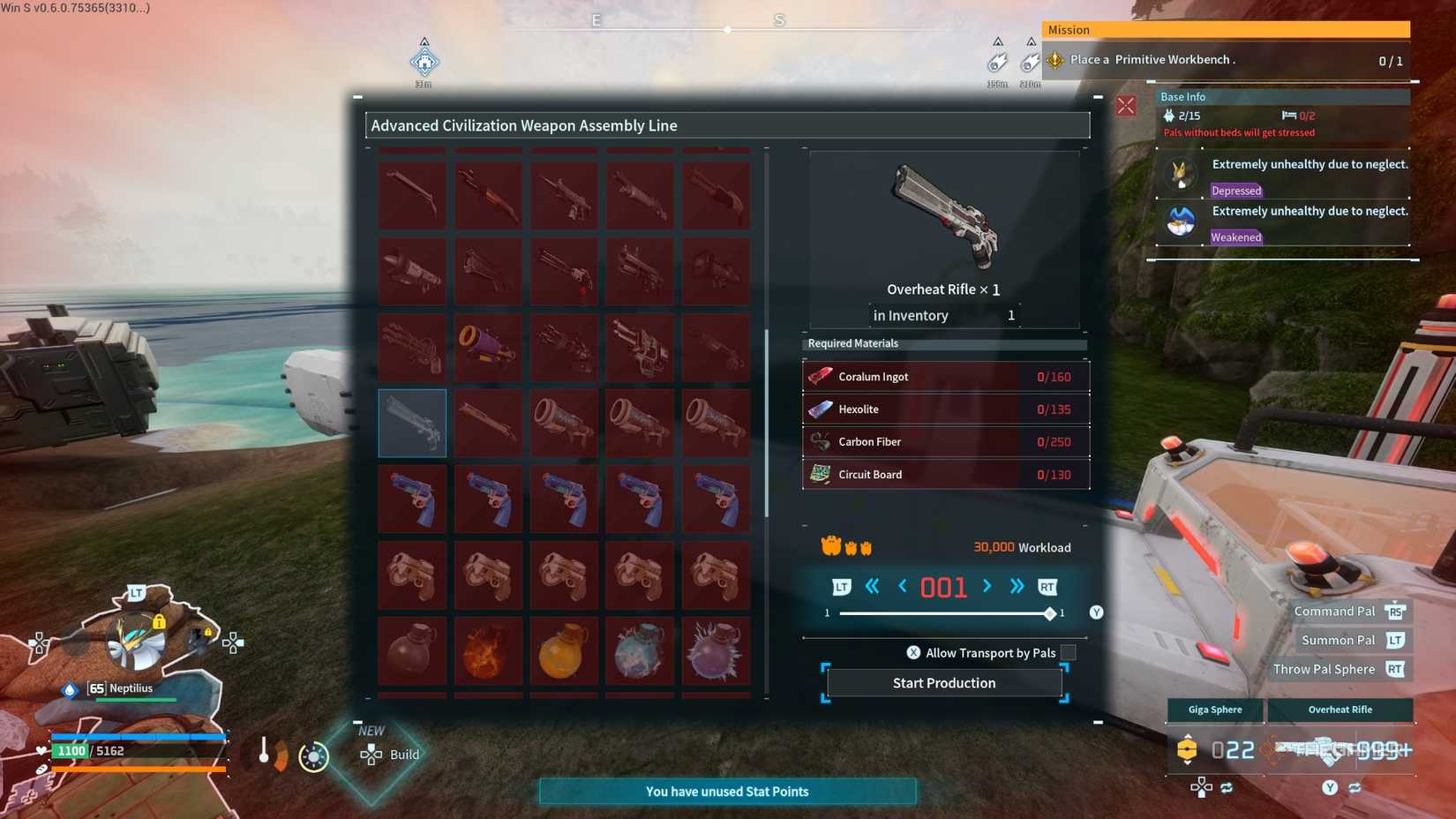Screen dimensions: 1456x819
Task: Select the incendiary grenade recipe
Action: click(x=488, y=651)
